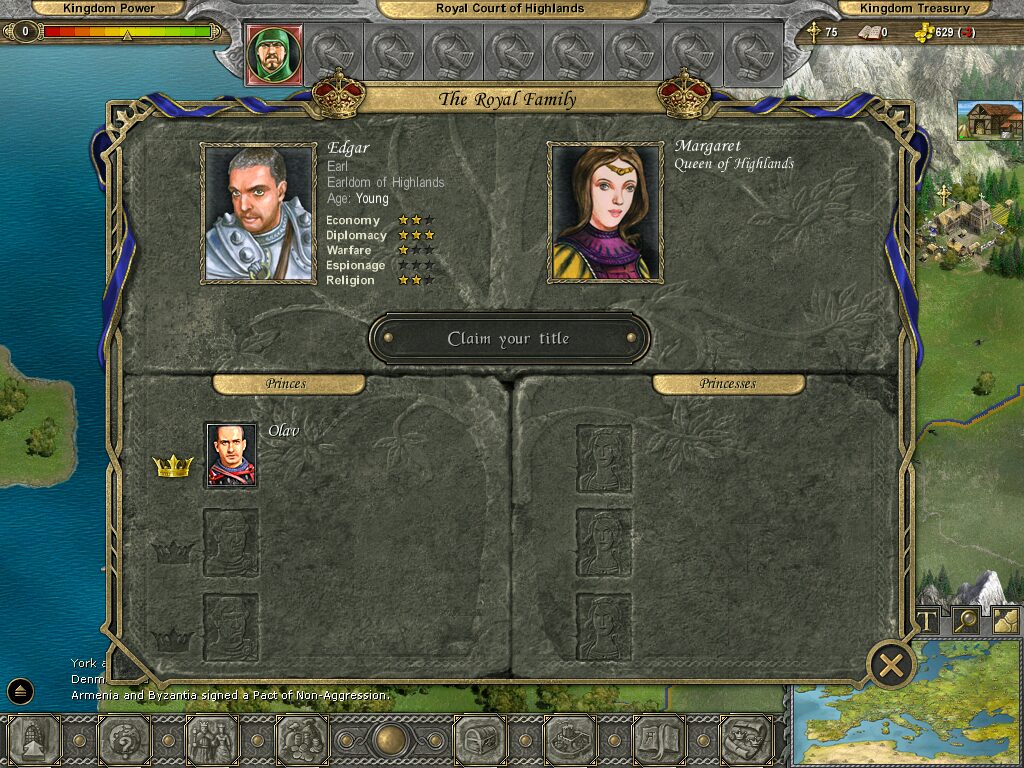Image resolution: width=1024 pixels, height=768 pixels.
Task: Open the throne icon in the bottom toolbar
Action: click(x=35, y=741)
